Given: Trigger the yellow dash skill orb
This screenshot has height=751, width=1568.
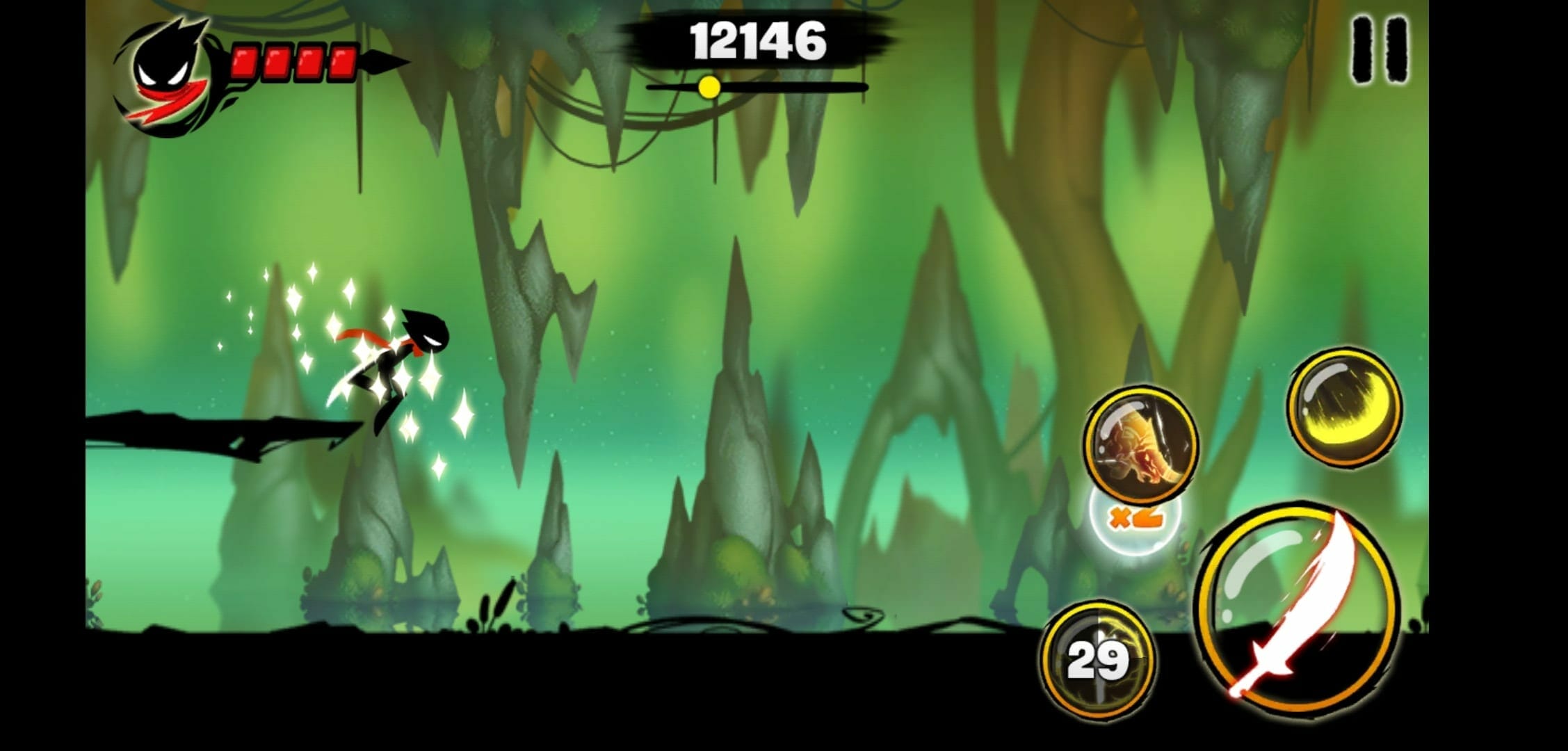Looking at the screenshot, I should point(1343,407).
